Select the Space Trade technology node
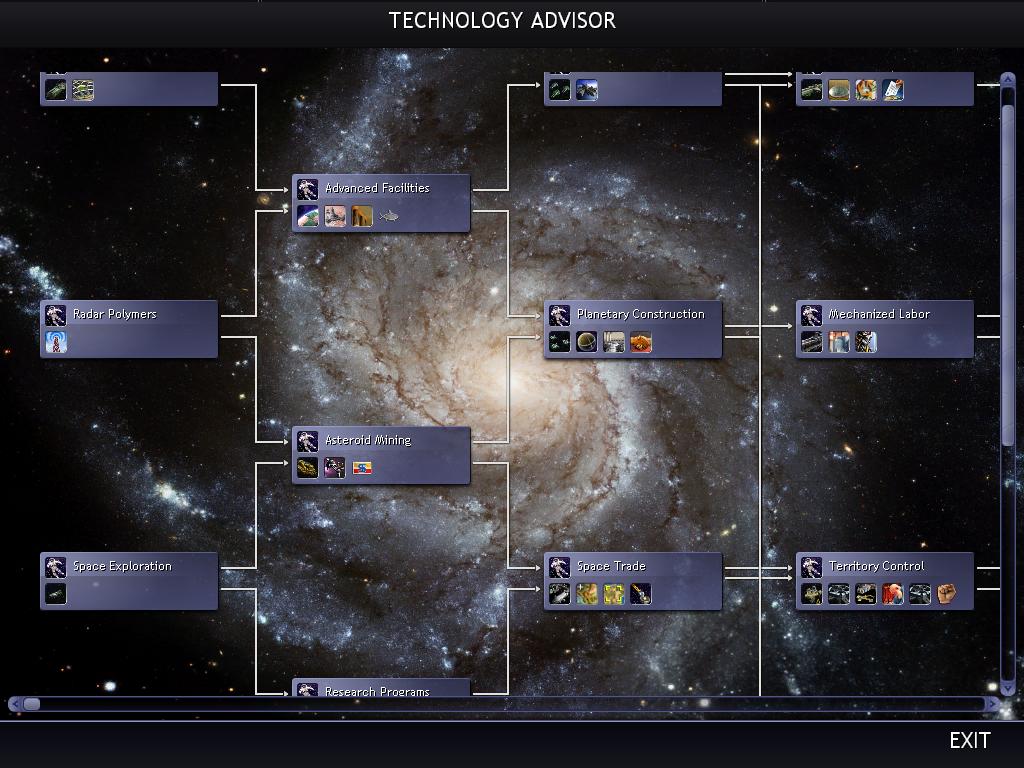The image size is (1024, 768). coord(610,566)
